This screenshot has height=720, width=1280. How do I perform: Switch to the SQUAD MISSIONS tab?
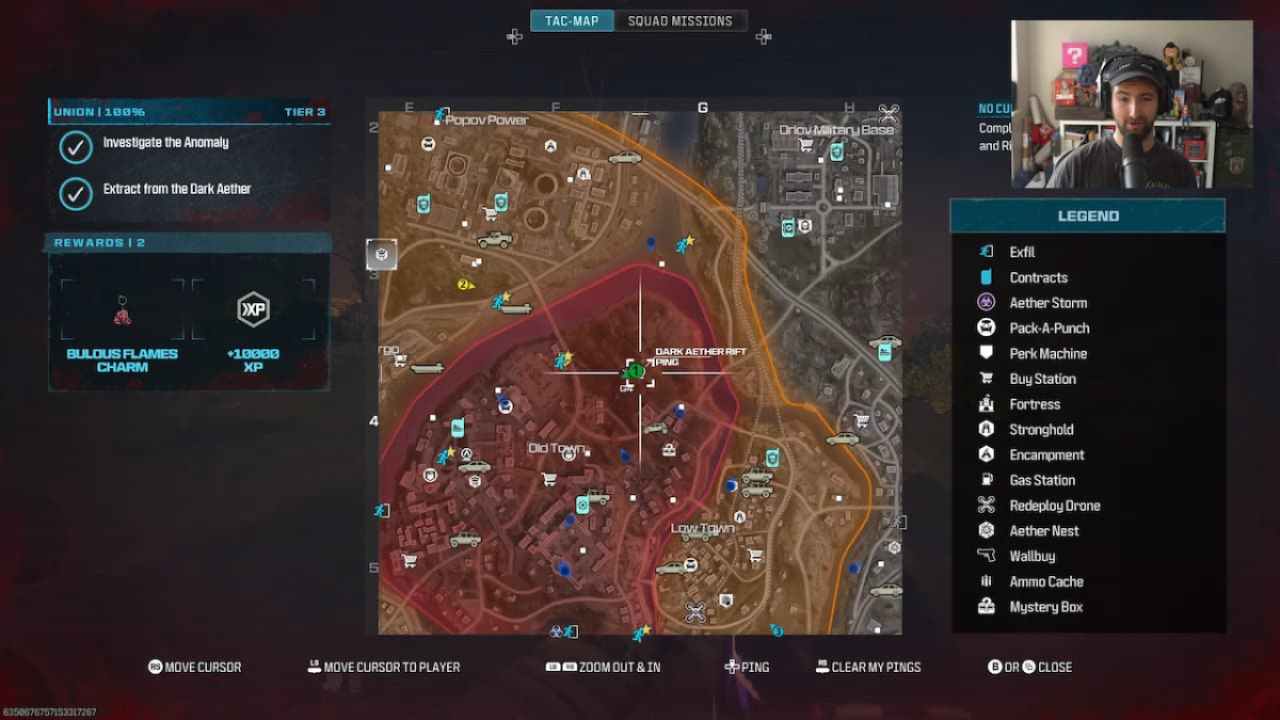pos(681,20)
